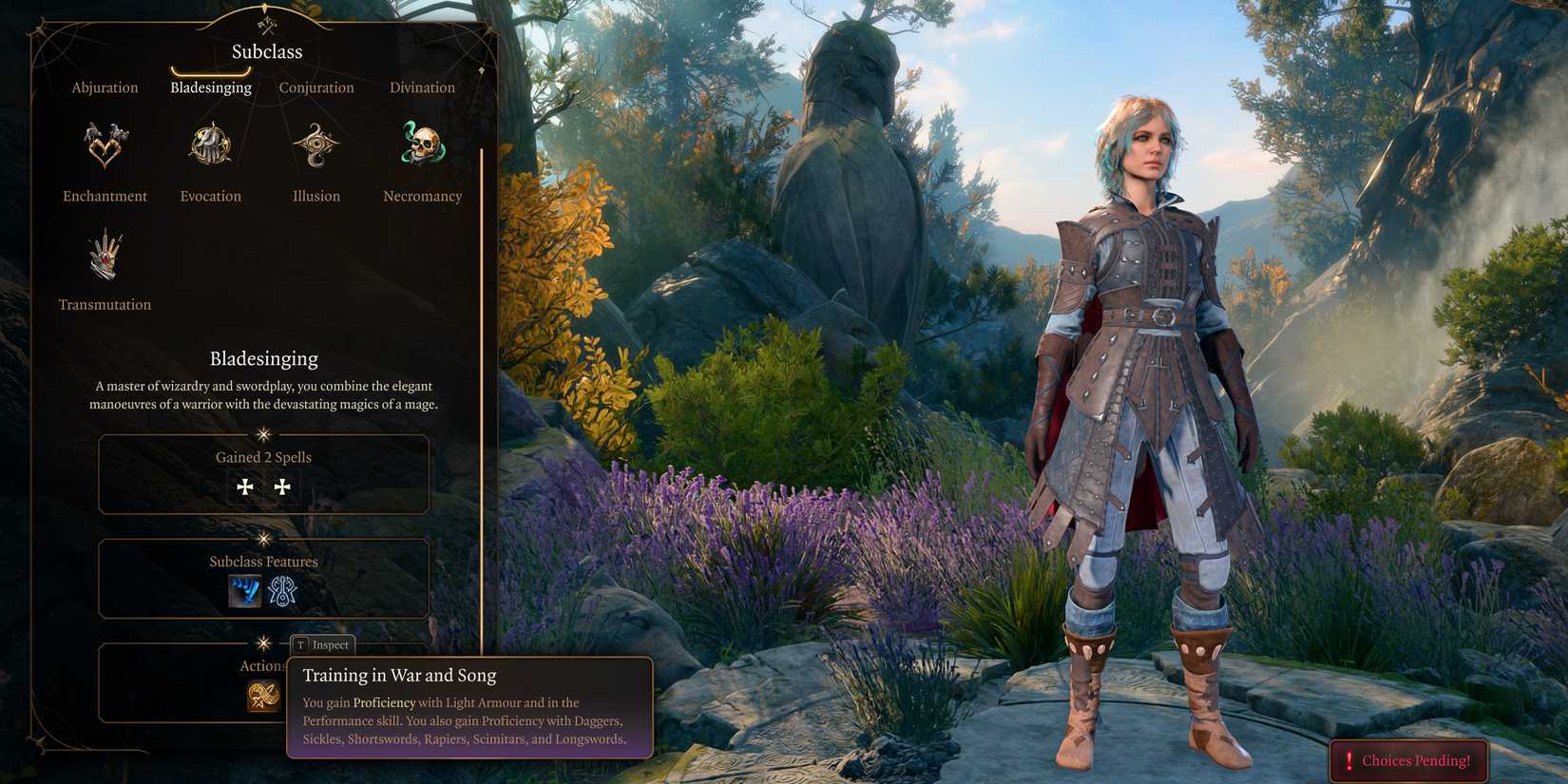
Task: Choose the Conjuration subclass option
Action: click(316, 87)
